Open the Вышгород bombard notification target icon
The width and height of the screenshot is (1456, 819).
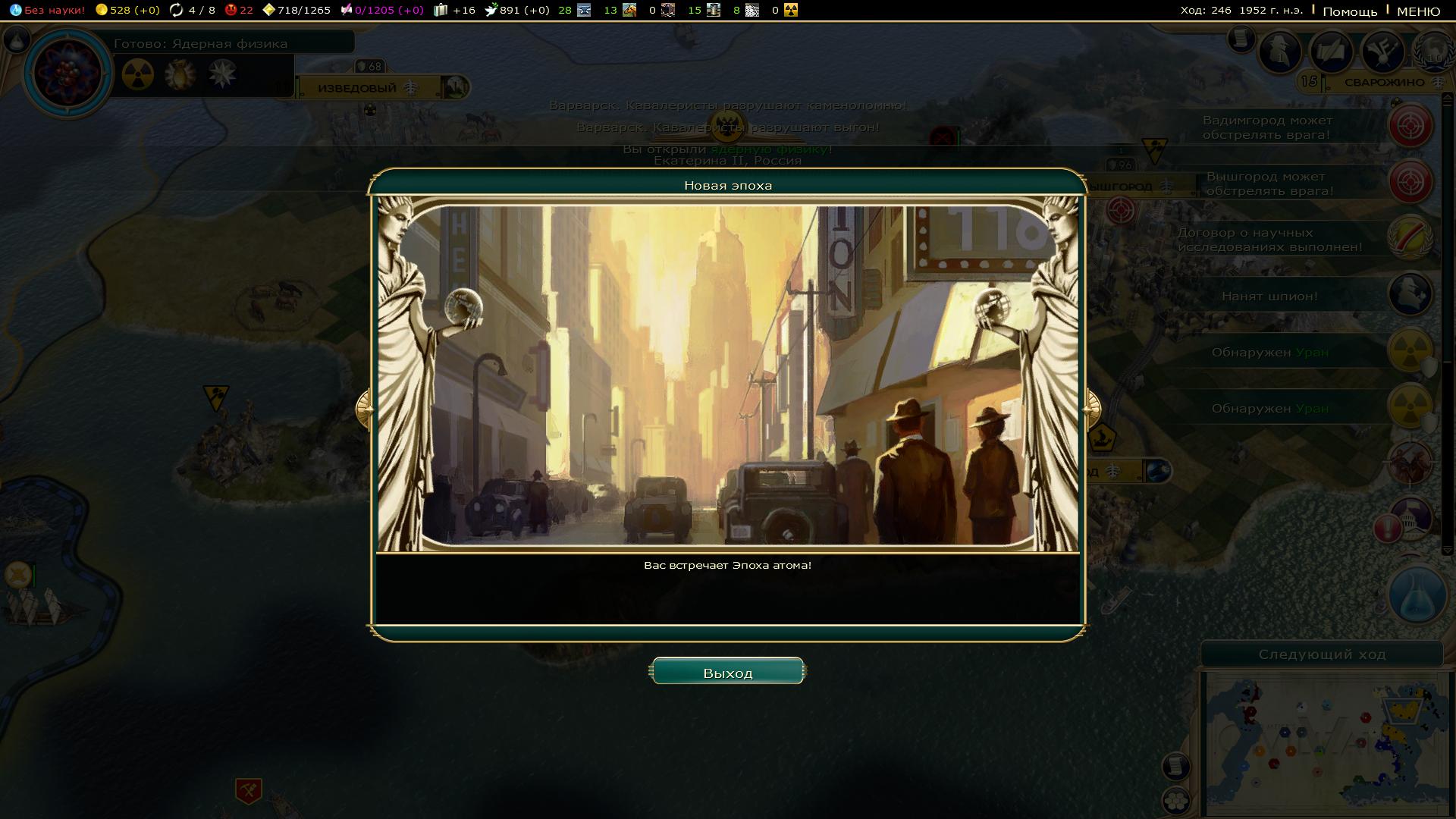(x=1410, y=182)
